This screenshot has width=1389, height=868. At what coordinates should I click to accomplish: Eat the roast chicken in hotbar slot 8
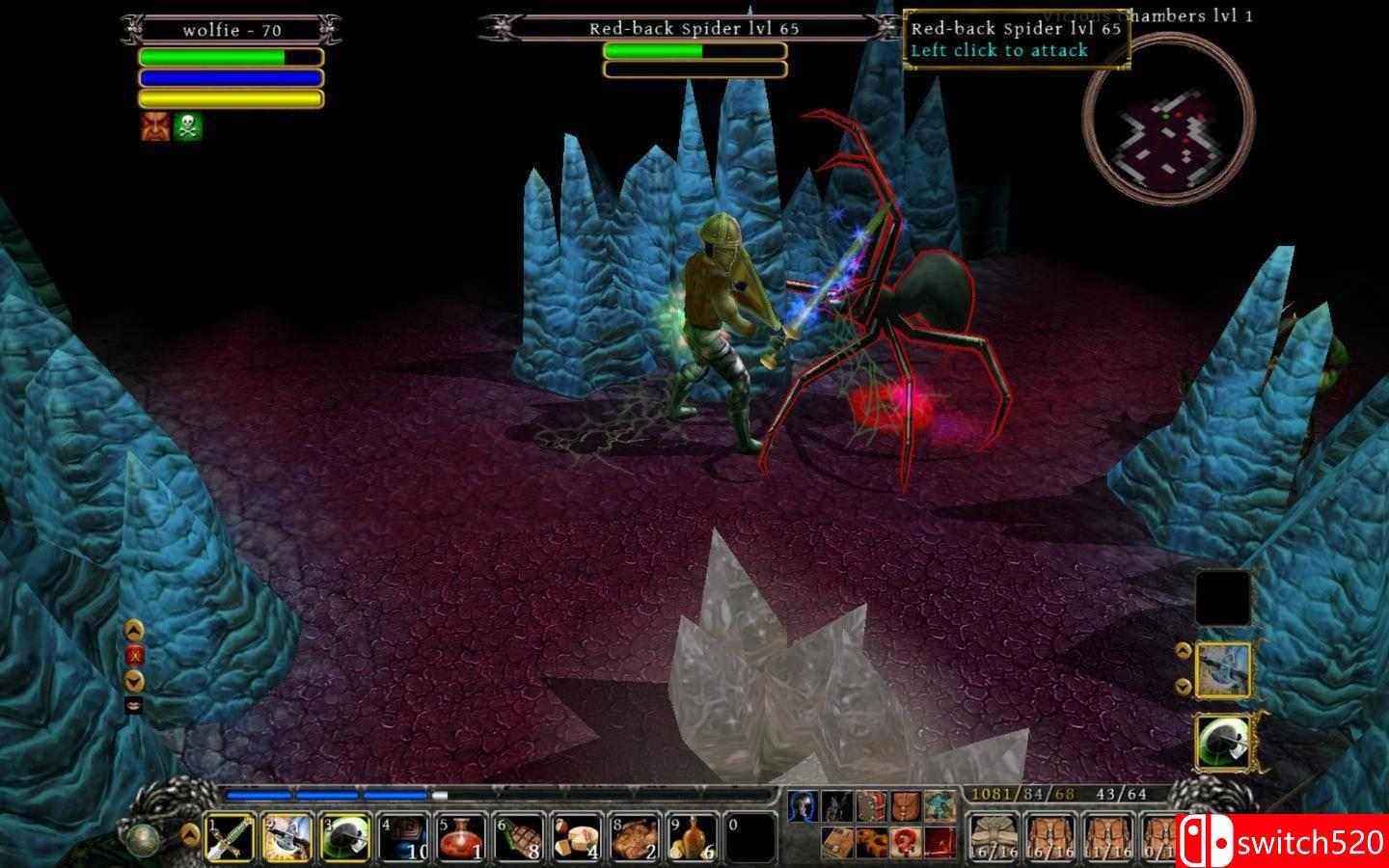(x=636, y=837)
